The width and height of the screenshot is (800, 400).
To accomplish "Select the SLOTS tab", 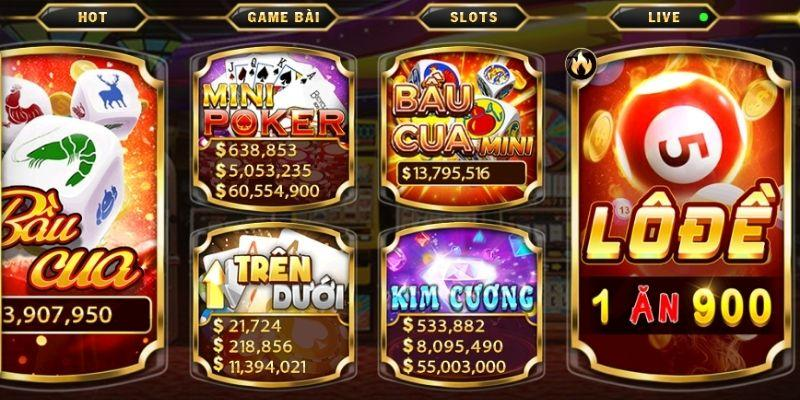I will coord(473,17).
